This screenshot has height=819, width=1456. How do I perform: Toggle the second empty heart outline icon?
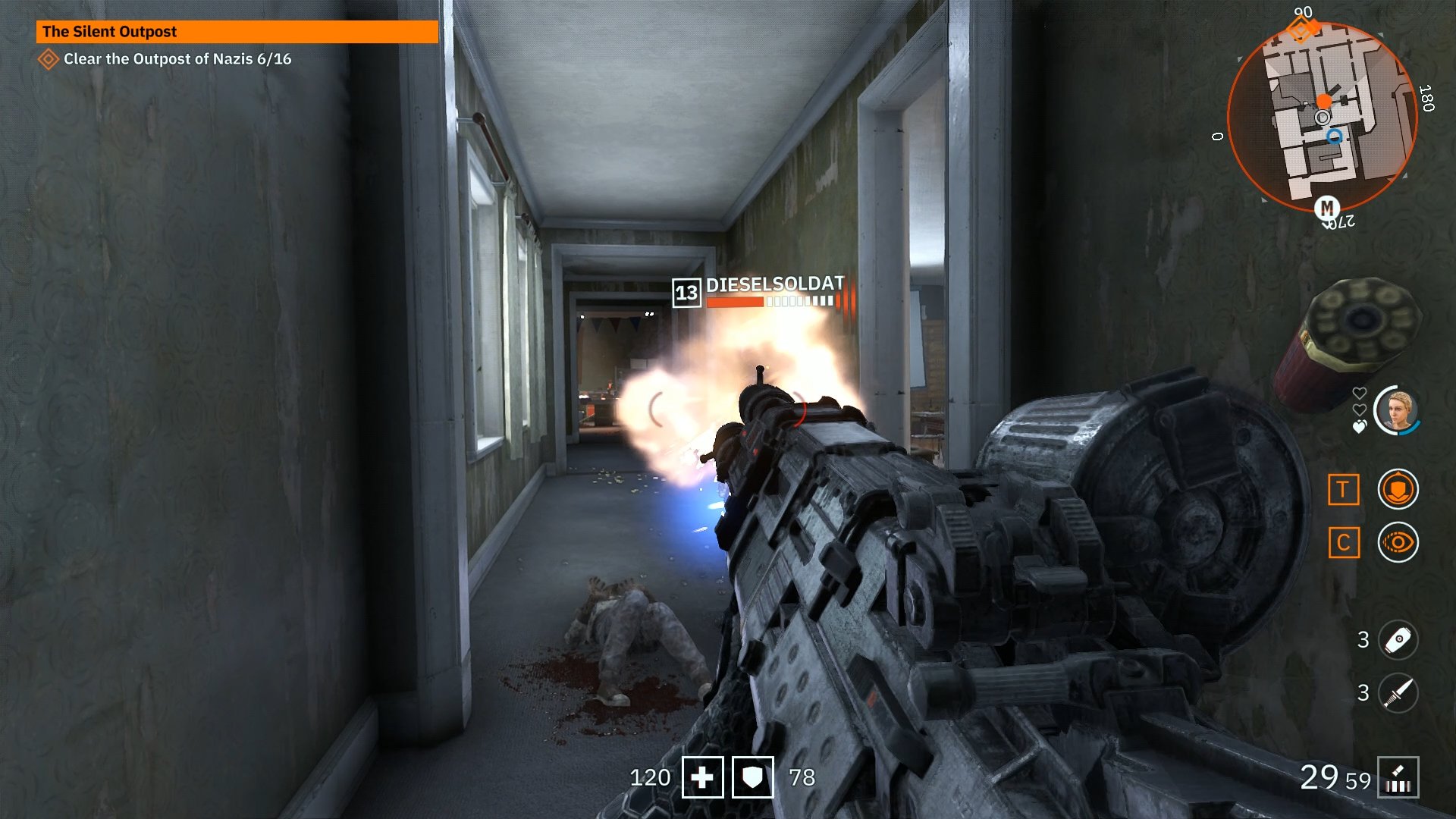1360,410
